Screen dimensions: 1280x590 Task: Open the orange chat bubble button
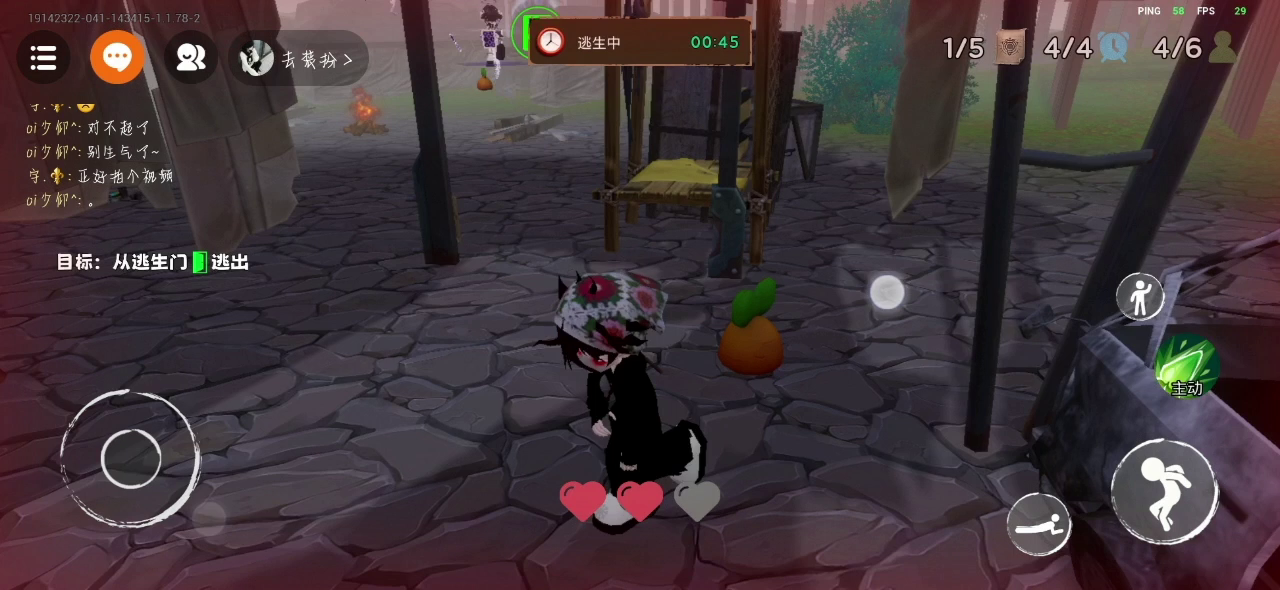point(117,58)
